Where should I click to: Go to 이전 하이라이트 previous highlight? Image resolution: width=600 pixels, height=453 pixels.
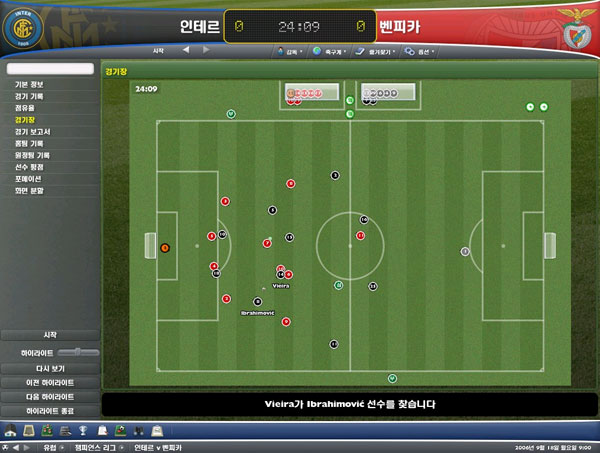(x=50, y=382)
